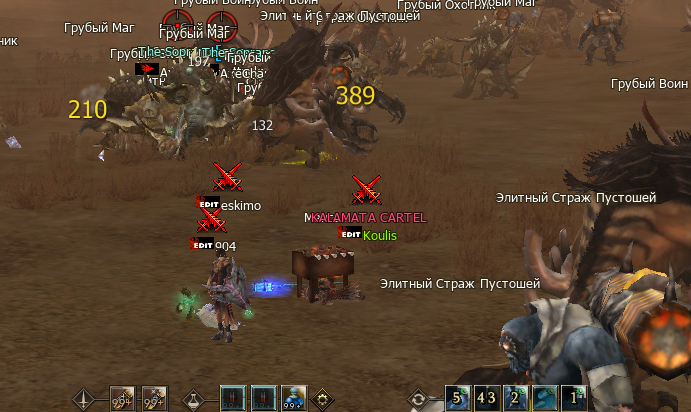Select the skill slot showing cooldown 43
The height and width of the screenshot is (412, 691).
(486, 398)
